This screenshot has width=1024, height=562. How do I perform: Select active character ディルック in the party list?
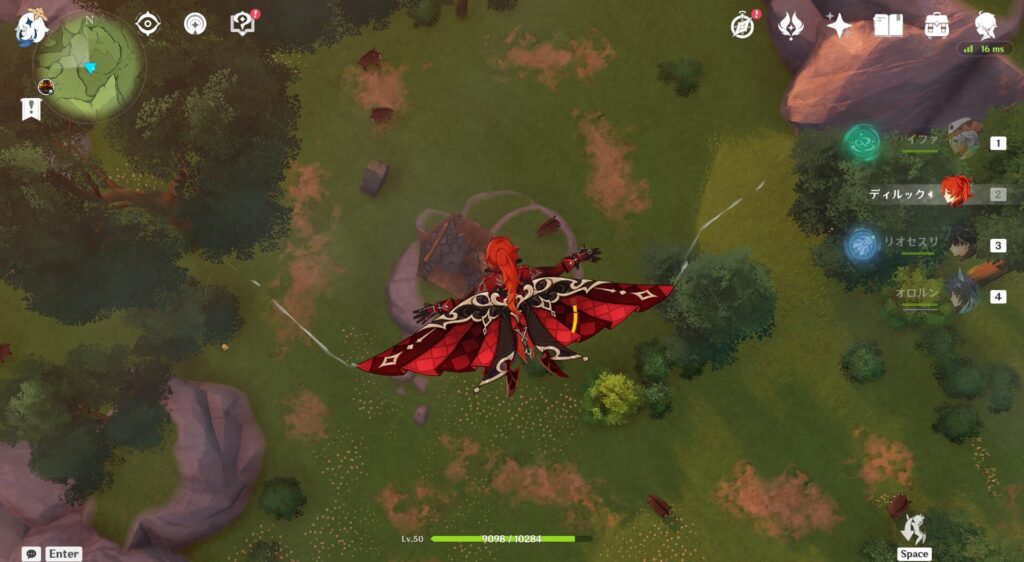point(956,193)
